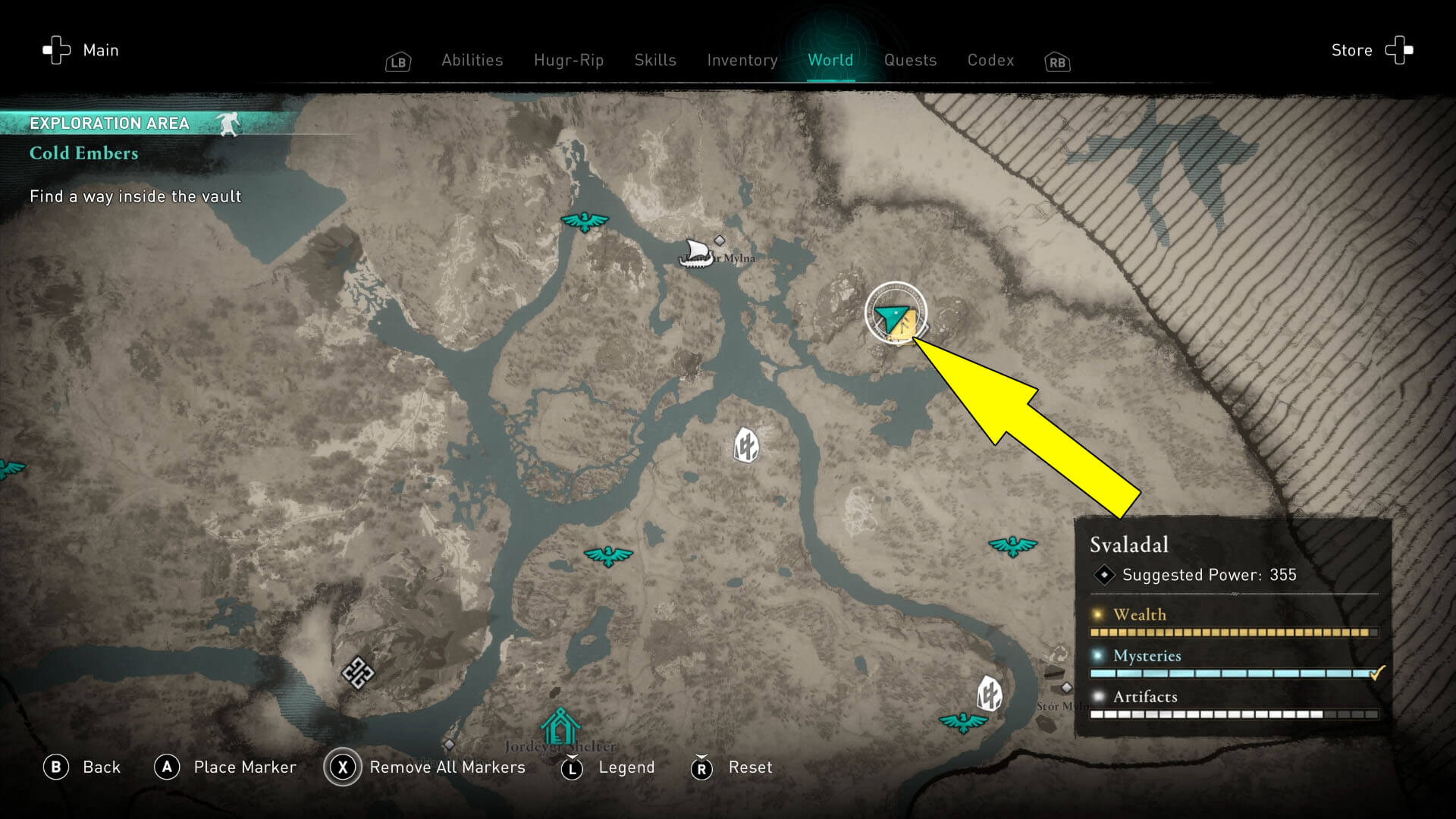The height and width of the screenshot is (819, 1456).
Task: Select the Skills tab
Action: point(654,61)
